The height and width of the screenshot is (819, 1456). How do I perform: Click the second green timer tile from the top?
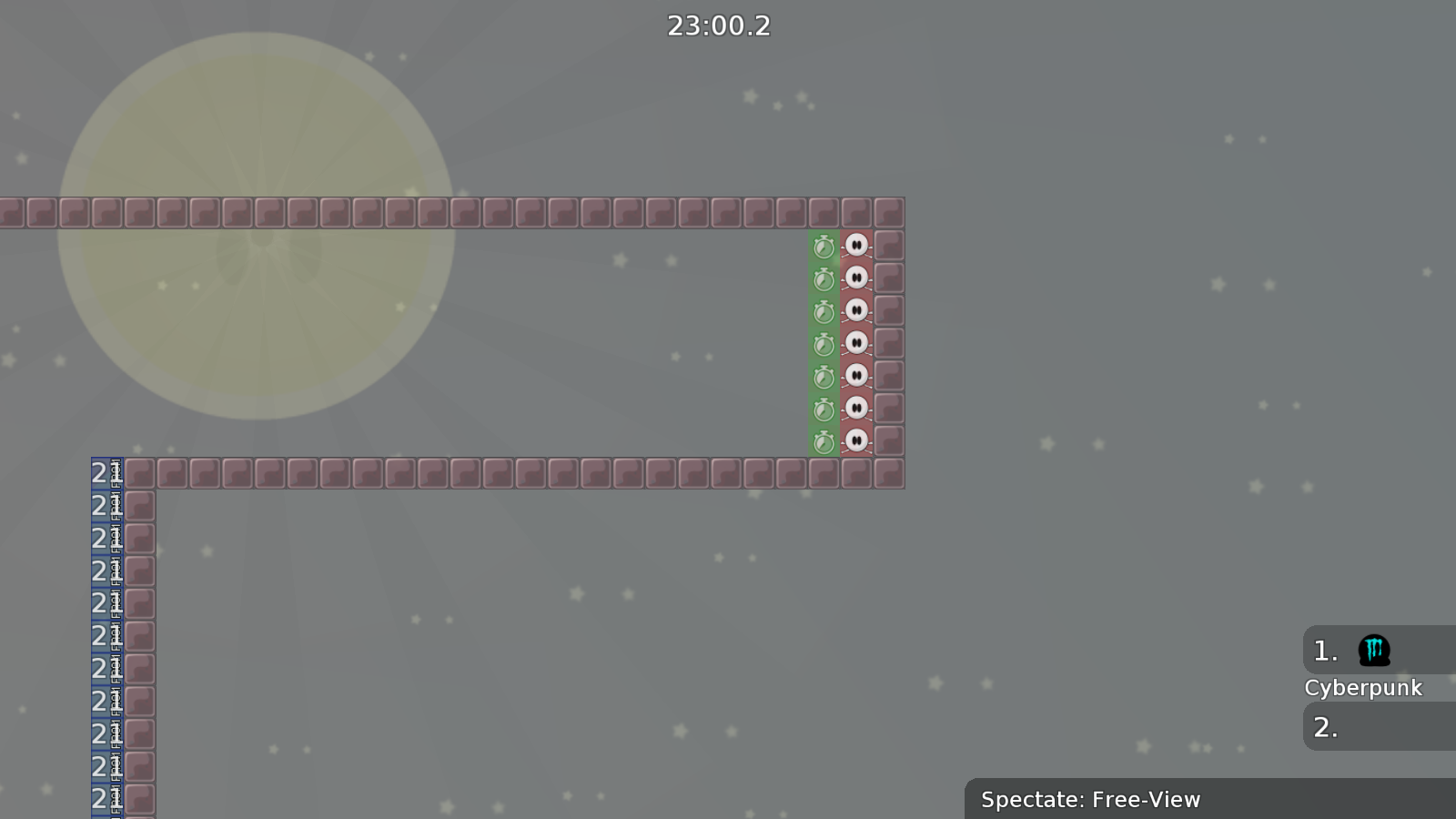[x=824, y=278]
